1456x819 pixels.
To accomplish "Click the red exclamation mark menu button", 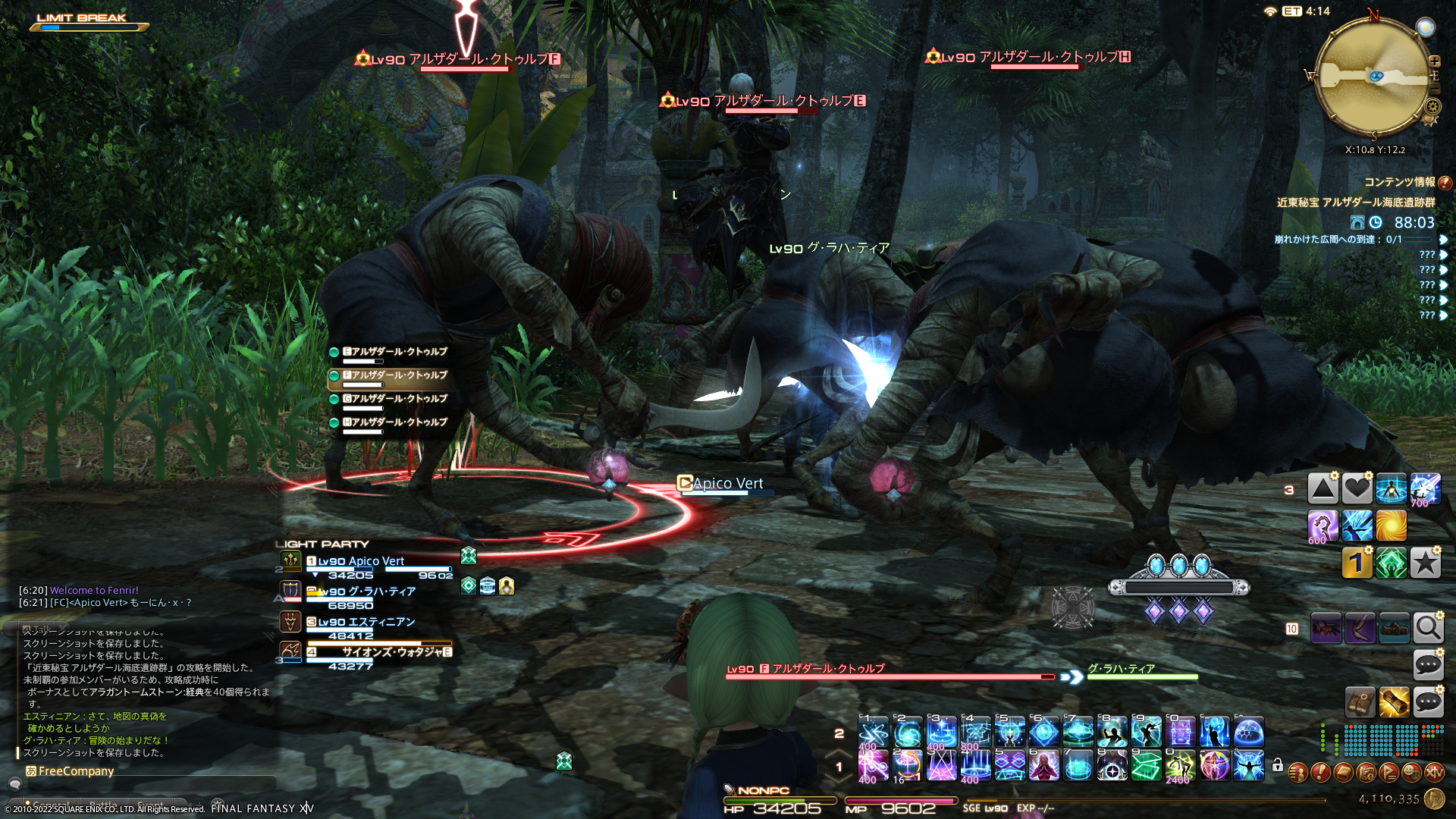I will pos(1320,773).
